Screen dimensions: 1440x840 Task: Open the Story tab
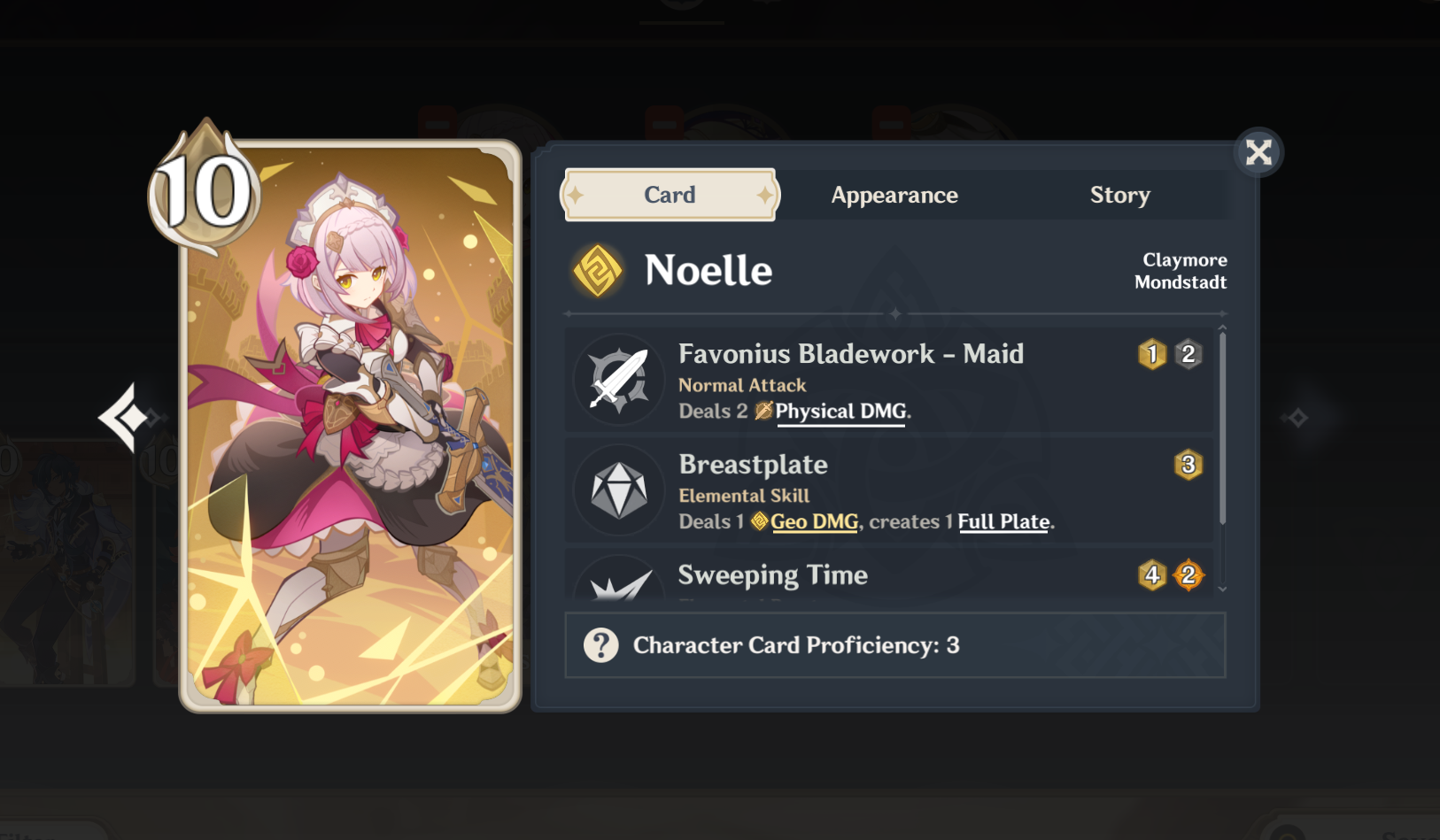click(x=1119, y=195)
